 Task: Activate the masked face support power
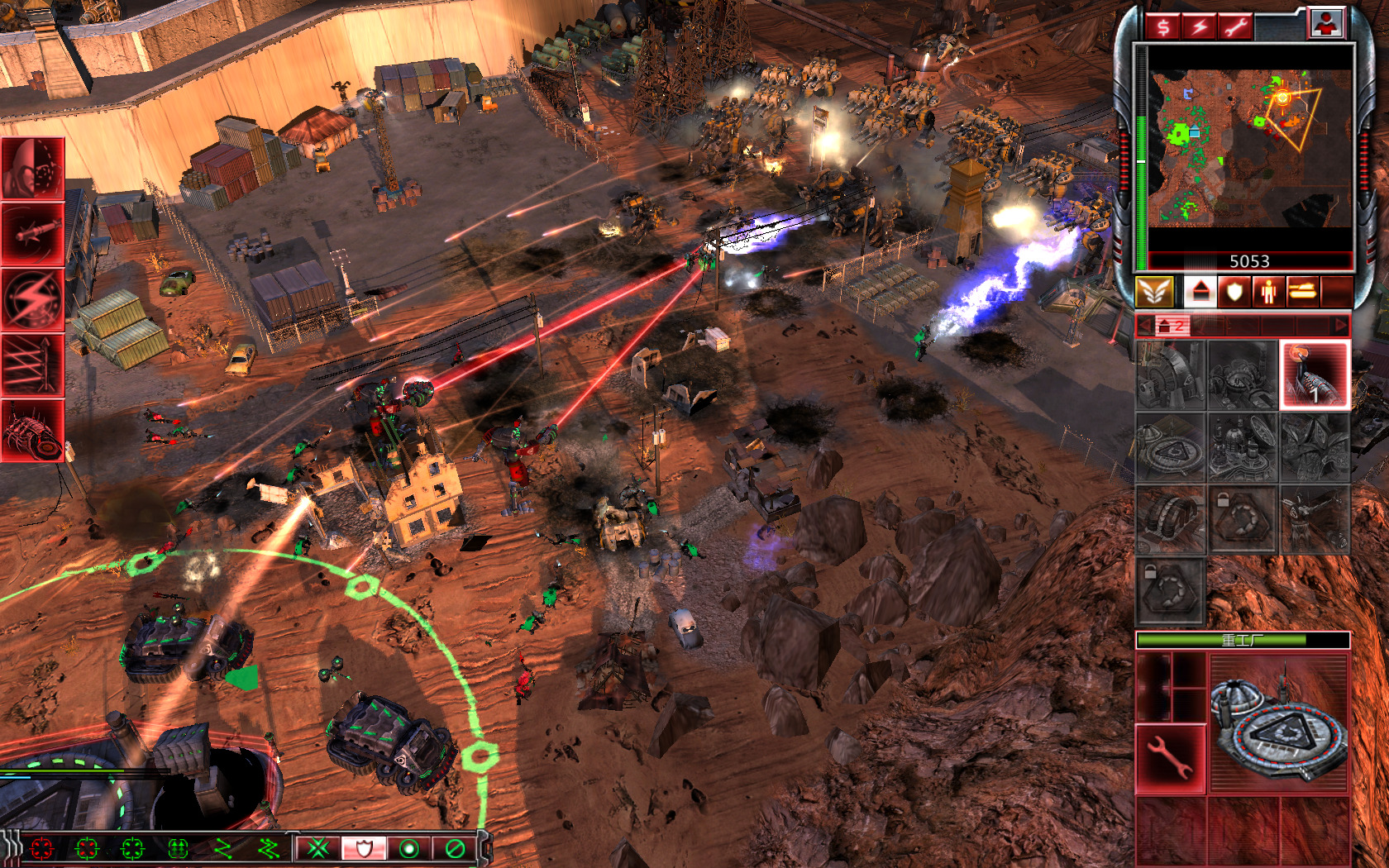point(33,169)
